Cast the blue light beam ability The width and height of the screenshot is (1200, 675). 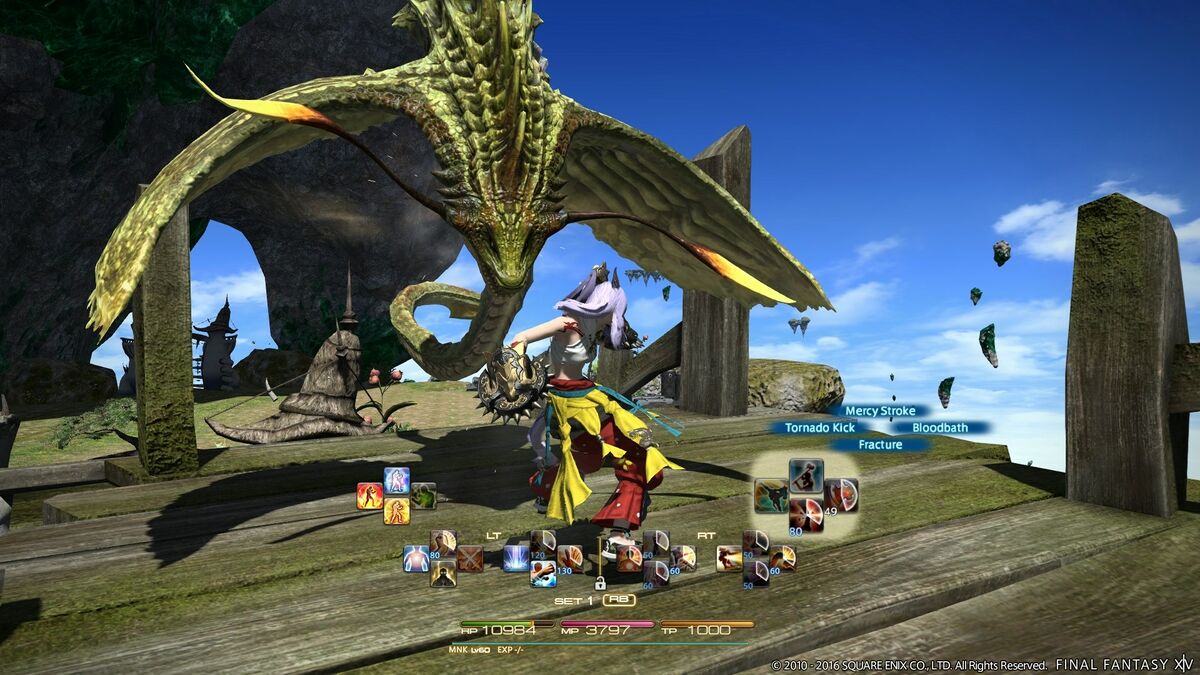pos(516,558)
